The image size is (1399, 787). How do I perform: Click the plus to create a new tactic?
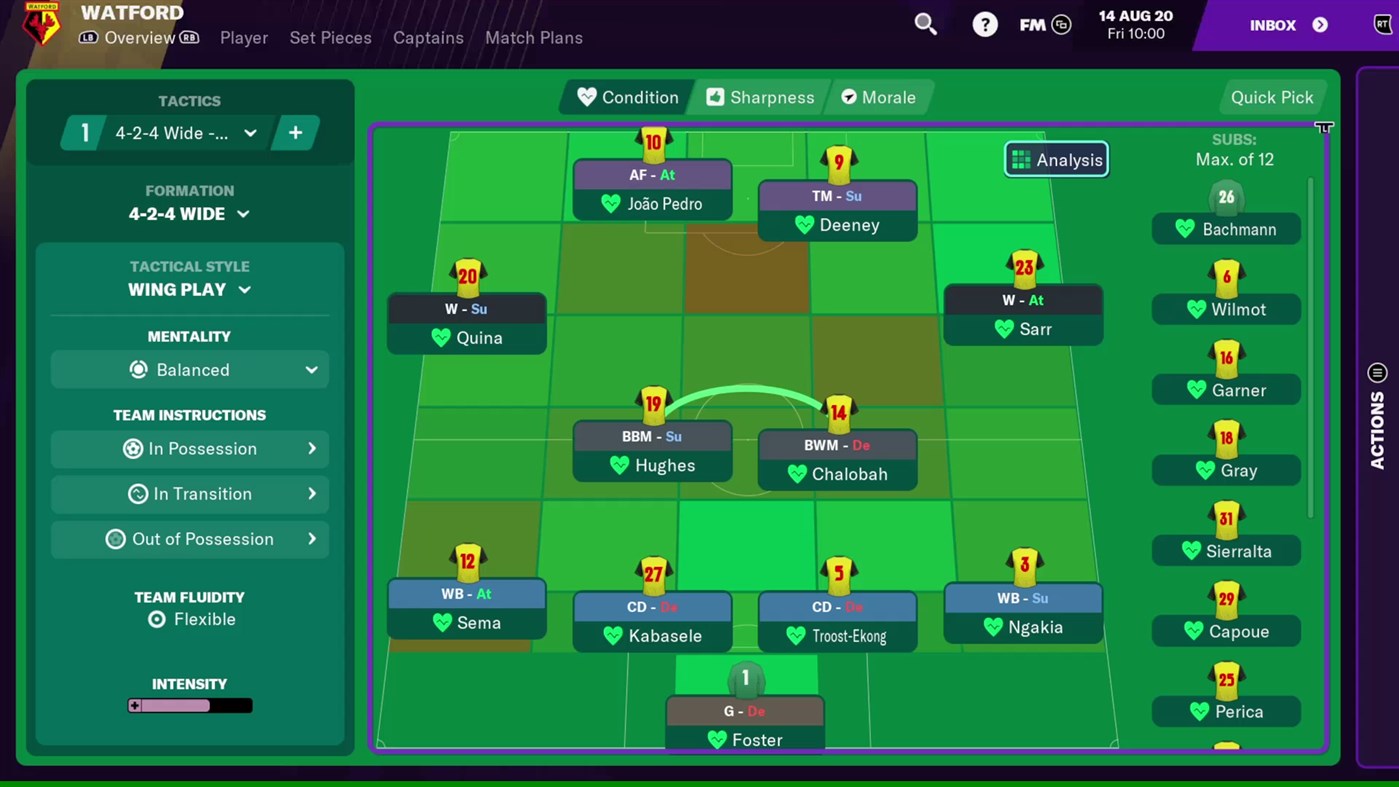click(296, 132)
